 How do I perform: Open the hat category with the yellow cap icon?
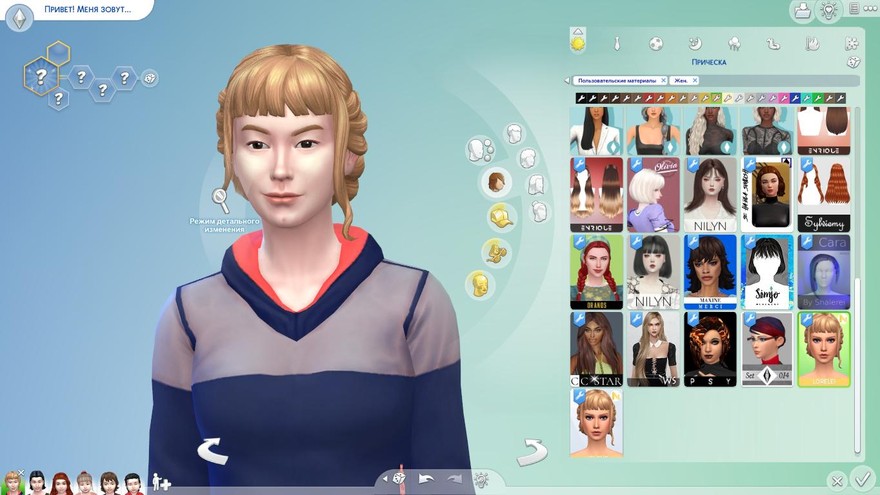tap(500, 216)
